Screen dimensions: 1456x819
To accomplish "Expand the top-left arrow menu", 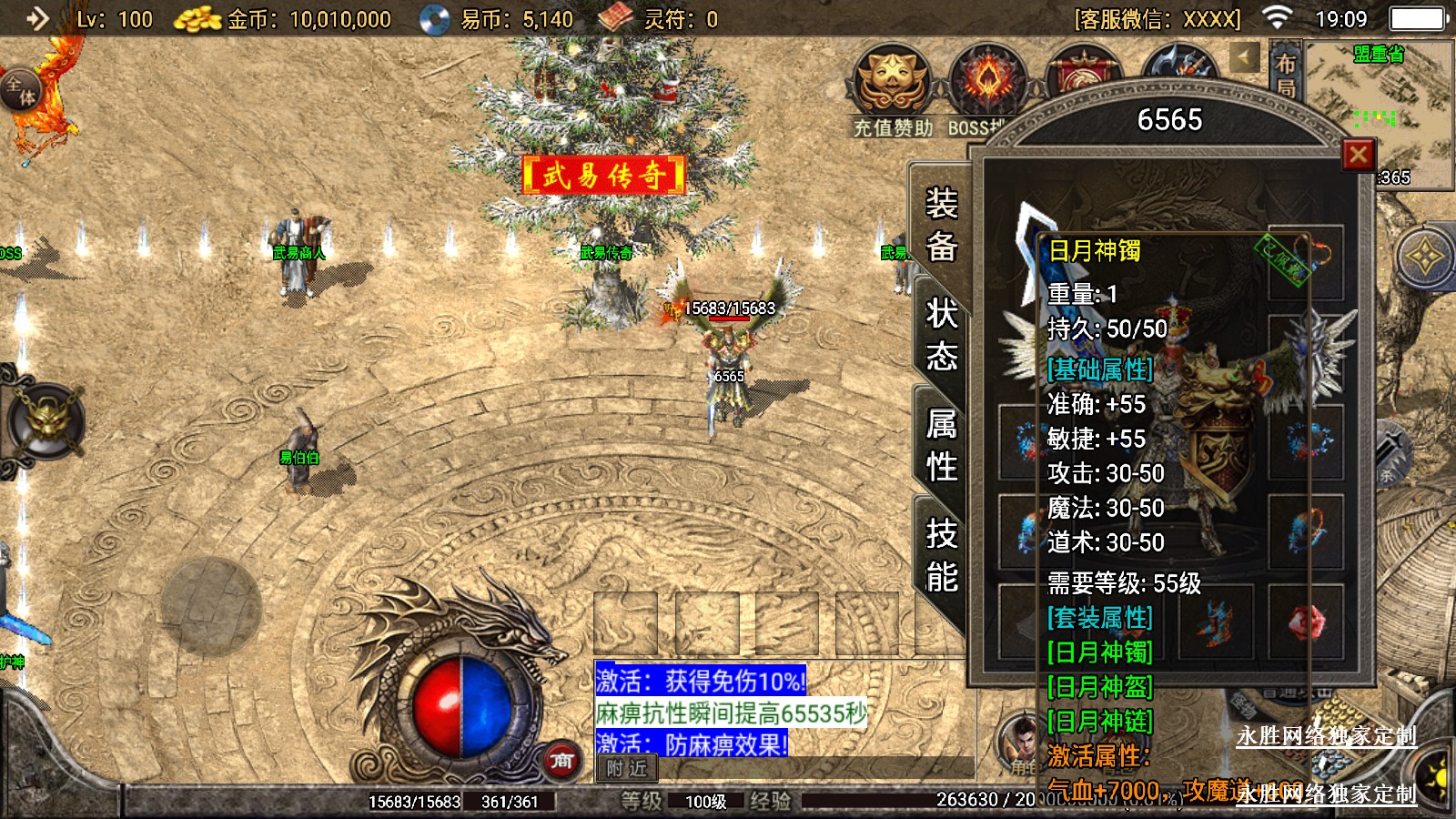I will [x=36, y=18].
